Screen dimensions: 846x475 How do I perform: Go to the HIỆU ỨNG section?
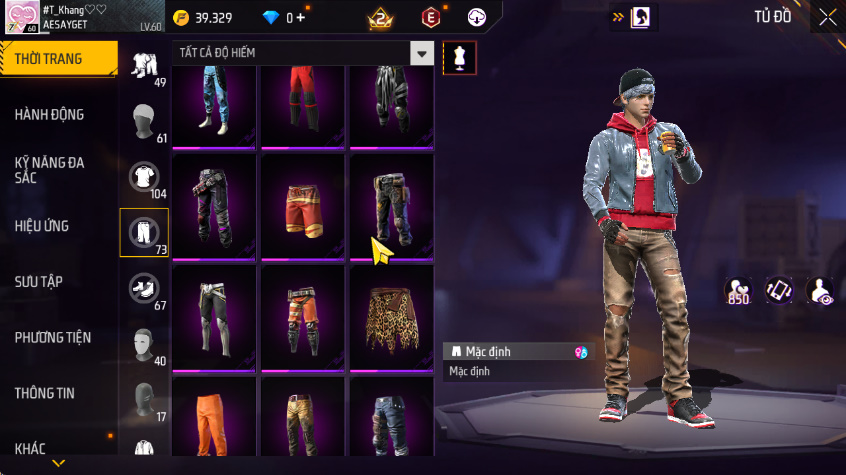click(42, 226)
